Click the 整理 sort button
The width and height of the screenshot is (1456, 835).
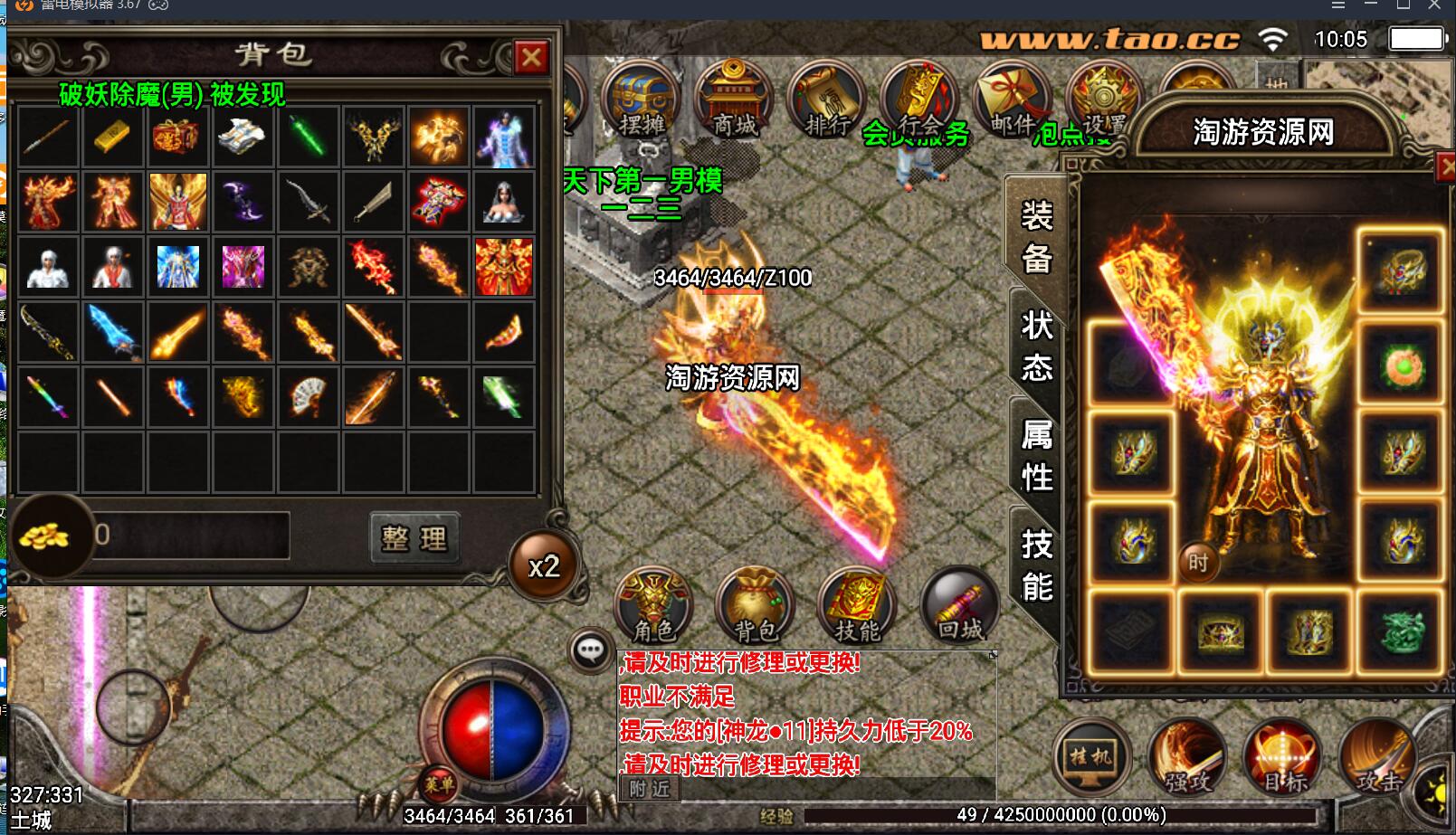[x=414, y=538]
